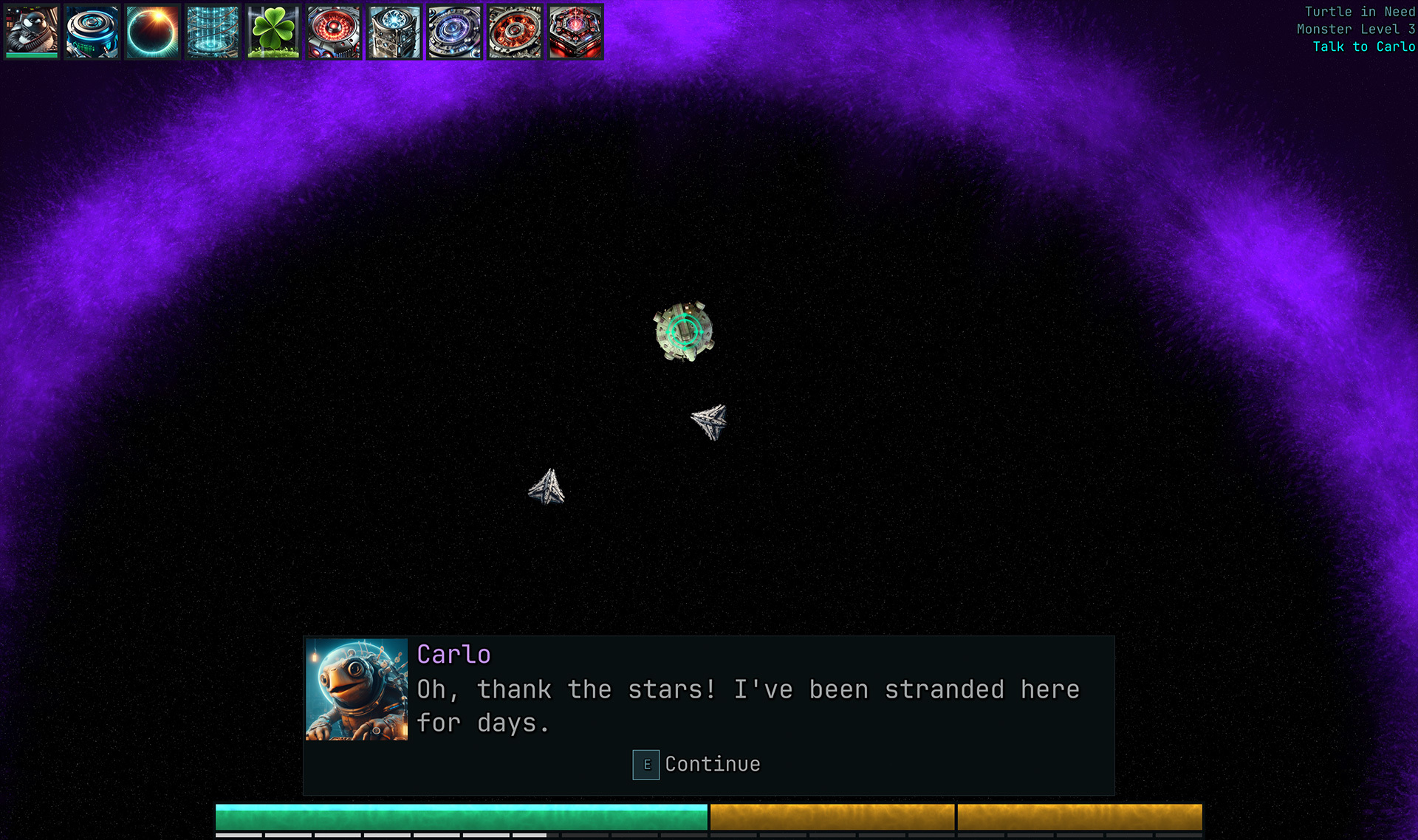The image size is (1418, 840).
Task: Open the orange gear mechanism hotbar slot
Action: coord(514,31)
